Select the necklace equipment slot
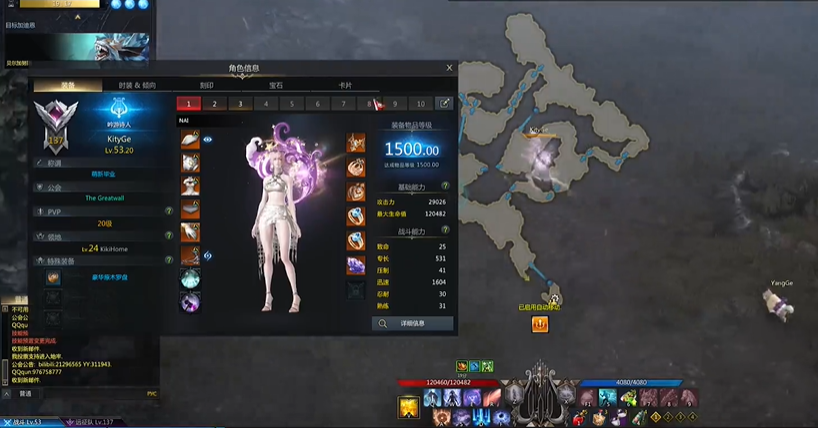The width and height of the screenshot is (818, 428). (356, 142)
